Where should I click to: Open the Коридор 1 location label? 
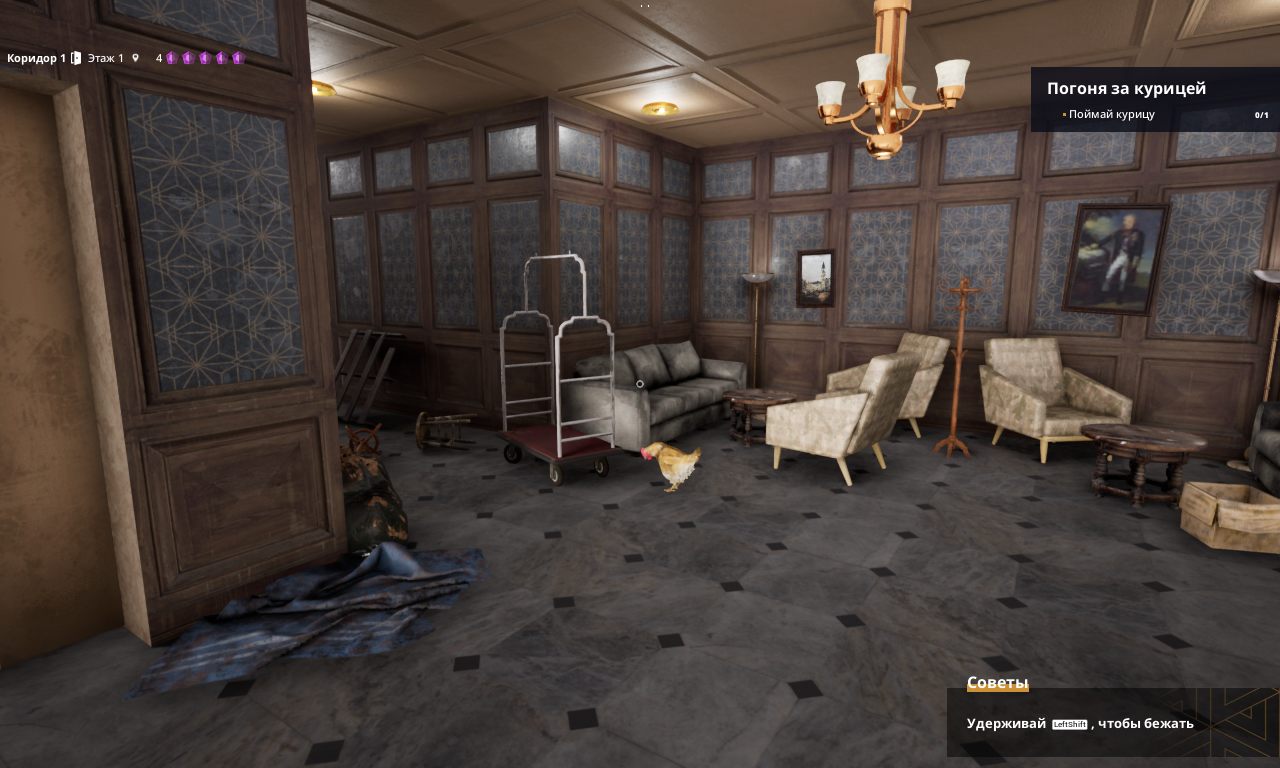[x=35, y=58]
